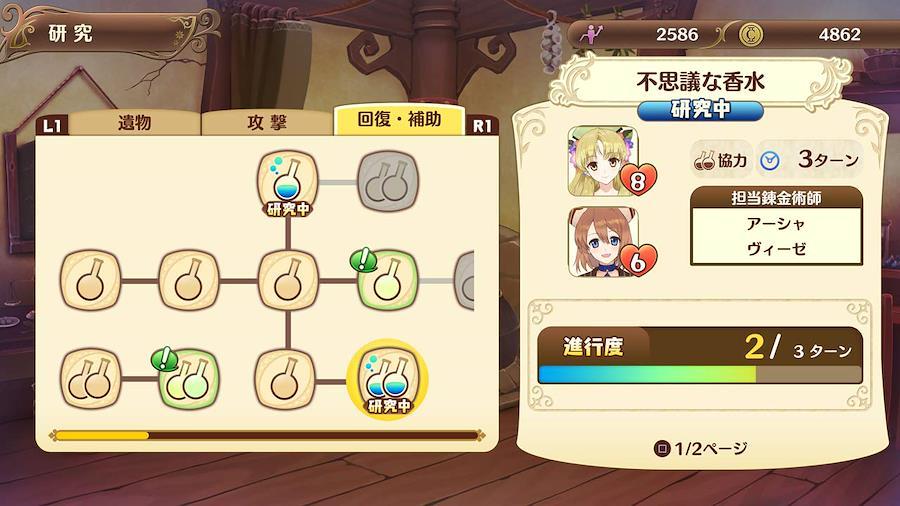Pick the green single-flask node with exclamation mark
Screen dimensions: 900x506
point(386,280)
